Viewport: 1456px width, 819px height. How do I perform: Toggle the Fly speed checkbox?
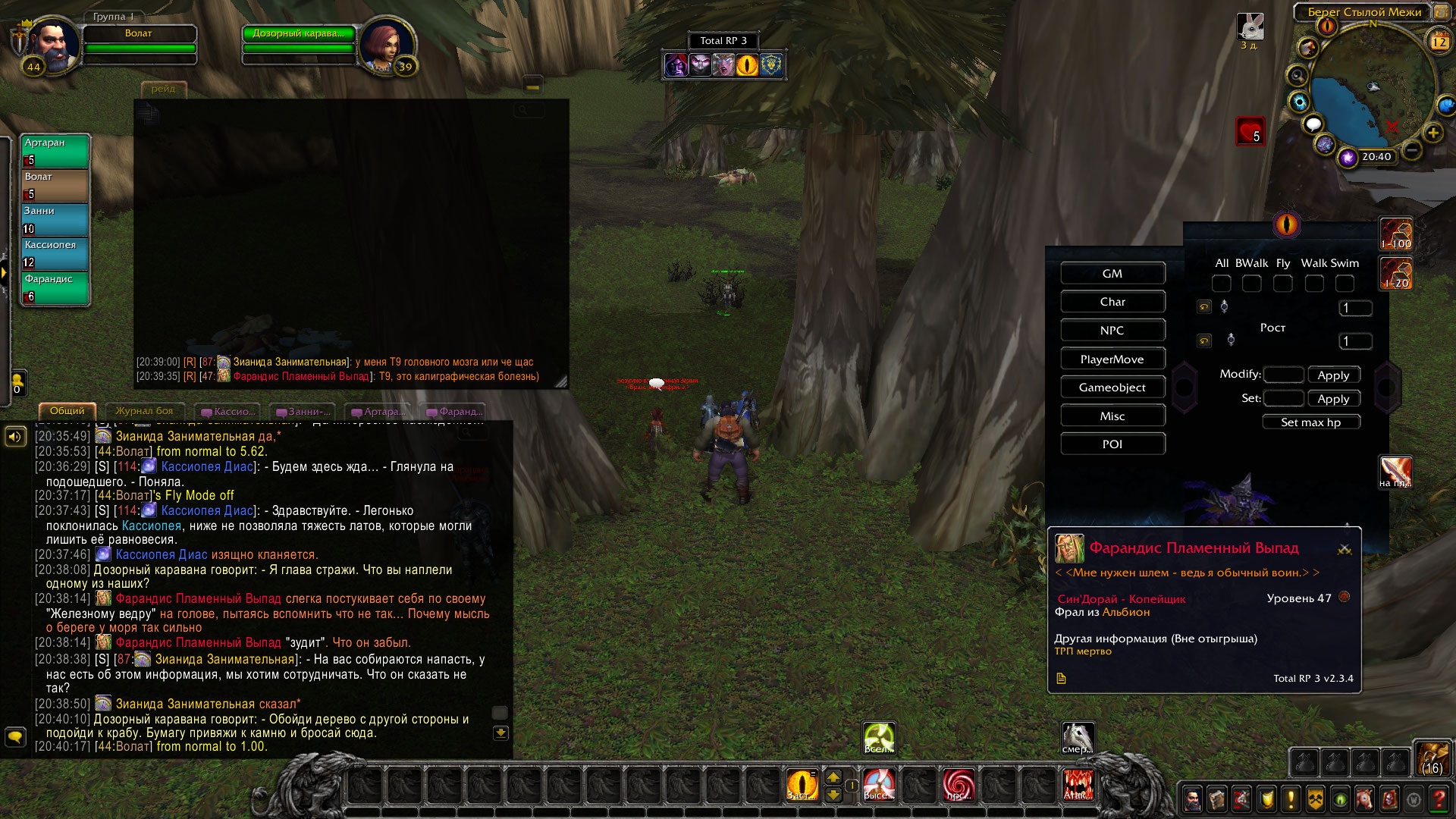point(1282,284)
